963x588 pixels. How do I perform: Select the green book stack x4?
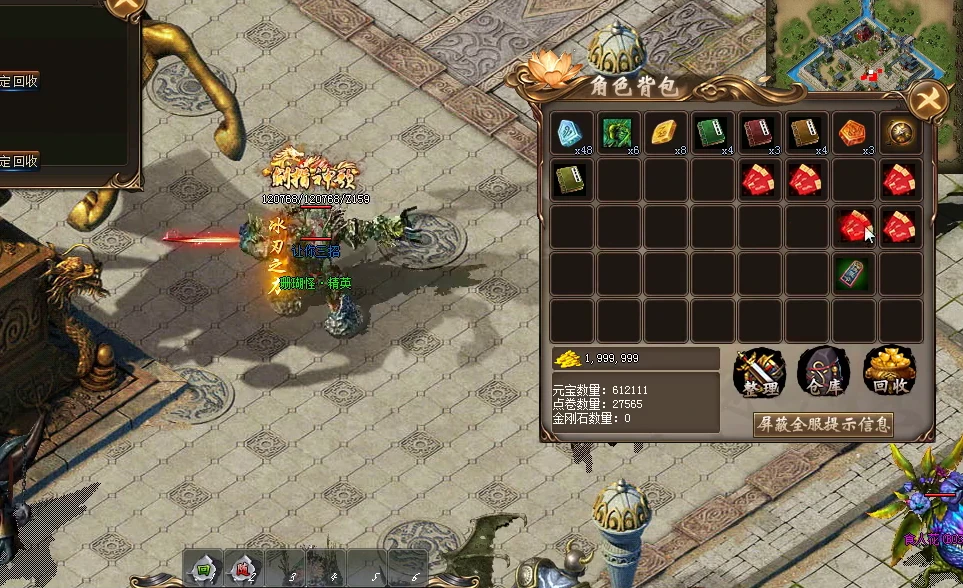point(714,133)
